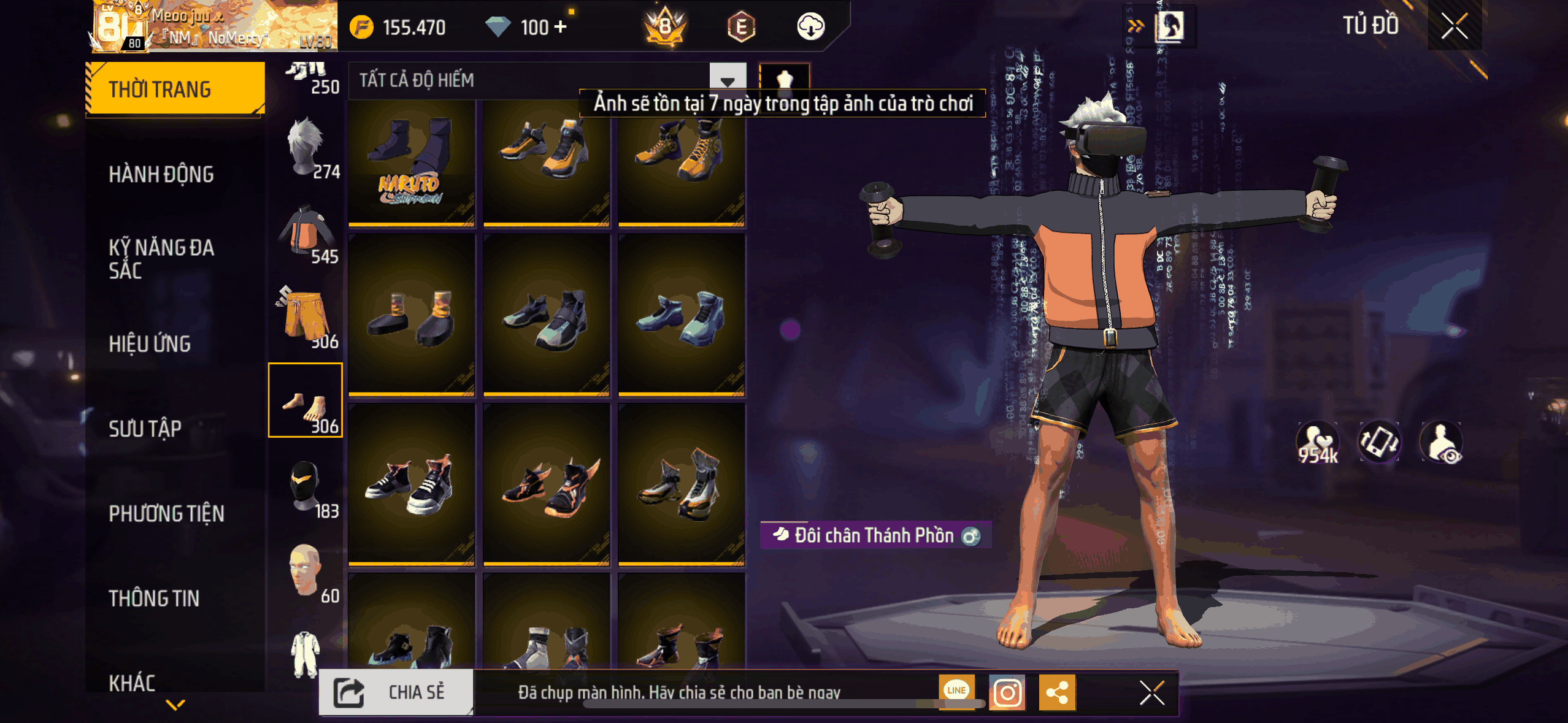Share the screenshot via LINE
This screenshot has height=723, width=1568.
point(956,690)
